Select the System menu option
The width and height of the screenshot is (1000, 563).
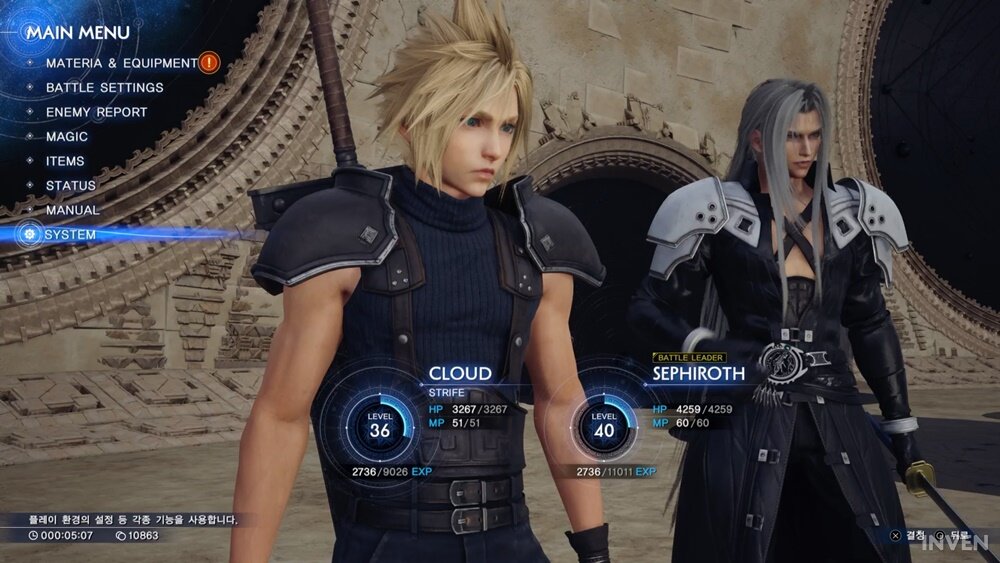tap(70, 235)
